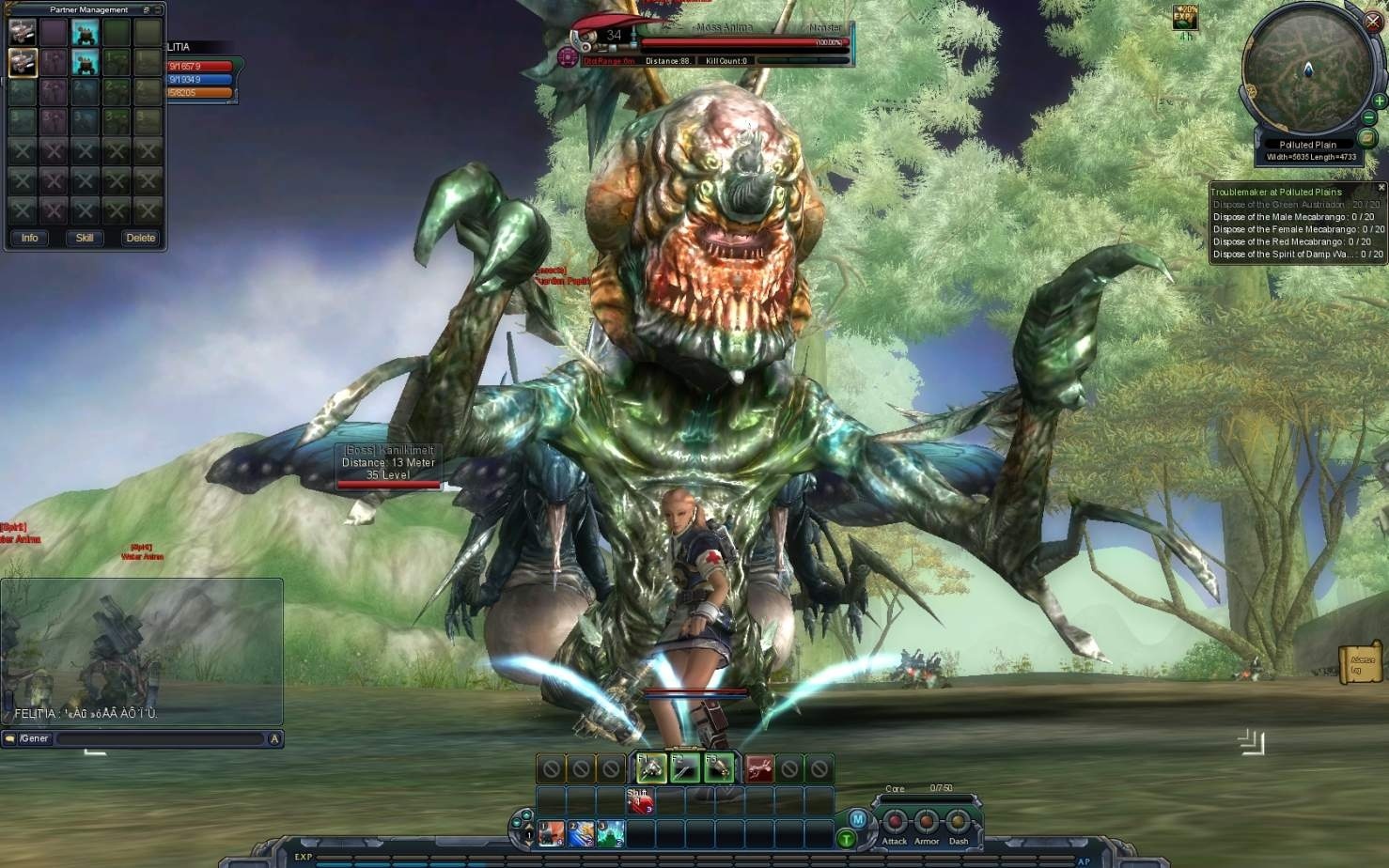Toggle the Dash mode orb
This screenshot has width=1389, height=868.
pos(959,820)
